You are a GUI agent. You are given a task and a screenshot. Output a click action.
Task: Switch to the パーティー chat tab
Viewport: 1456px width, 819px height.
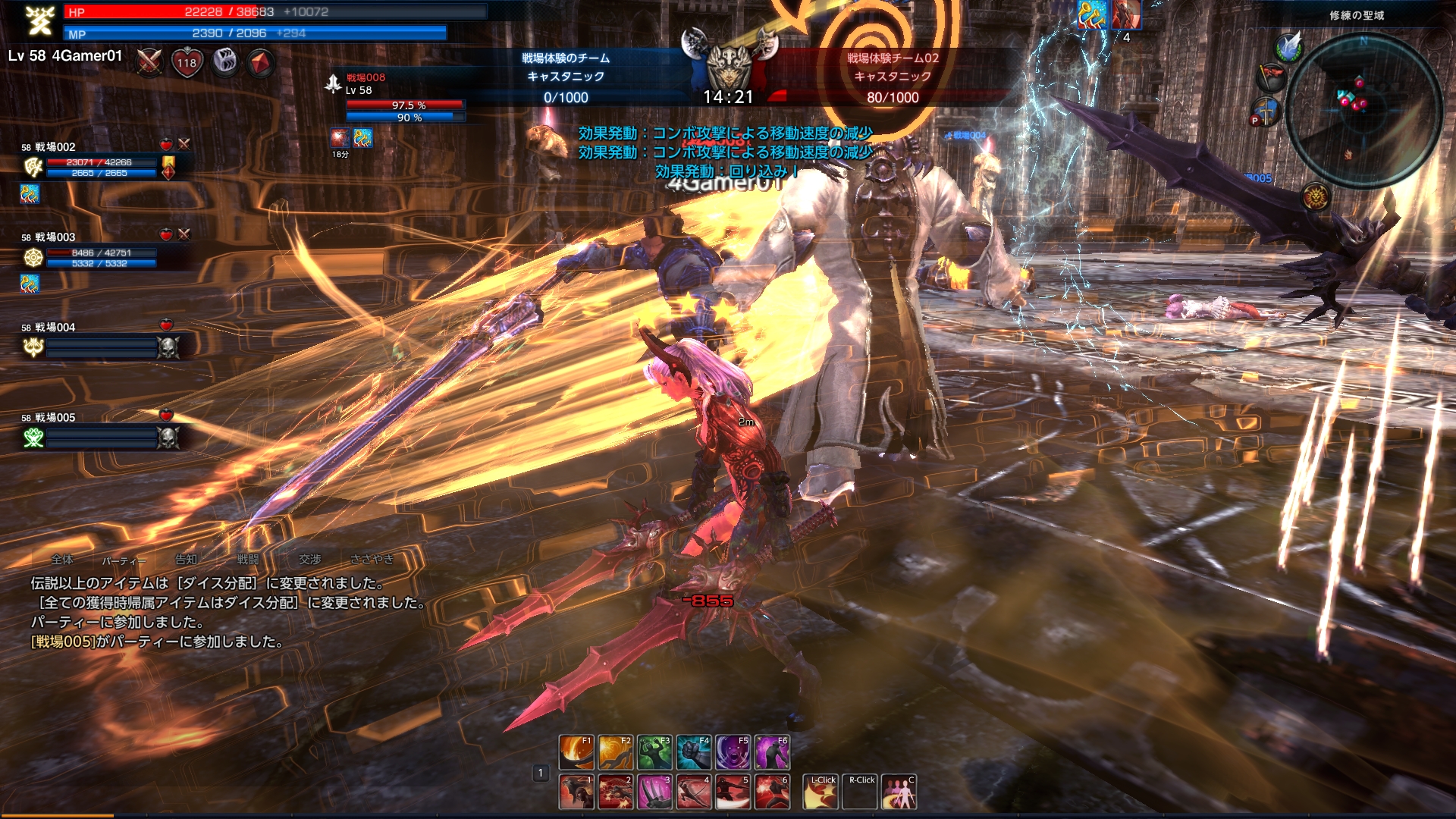pos(123,560)
